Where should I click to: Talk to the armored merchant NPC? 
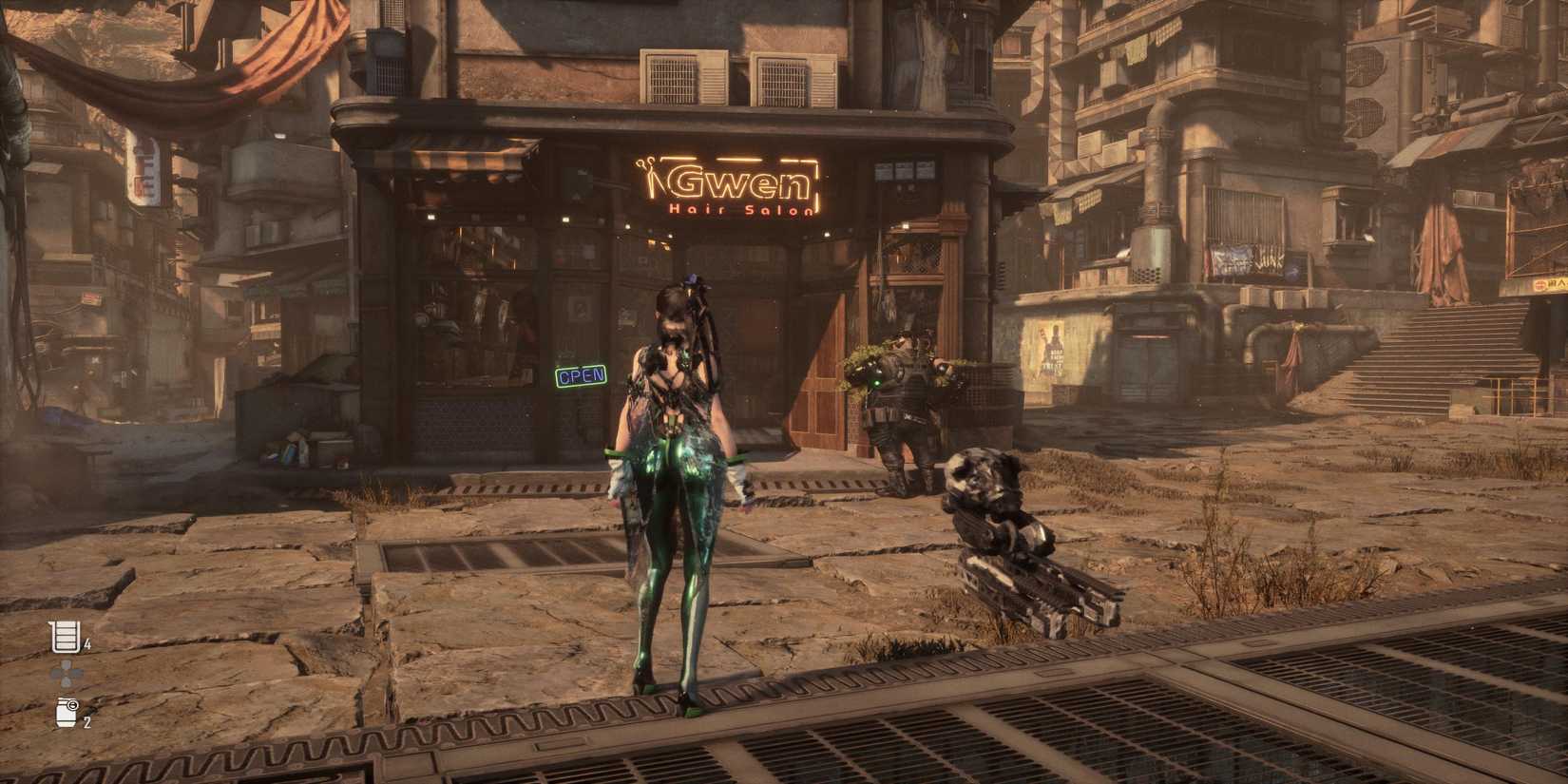pyautogui.click(x=903, y=404)
